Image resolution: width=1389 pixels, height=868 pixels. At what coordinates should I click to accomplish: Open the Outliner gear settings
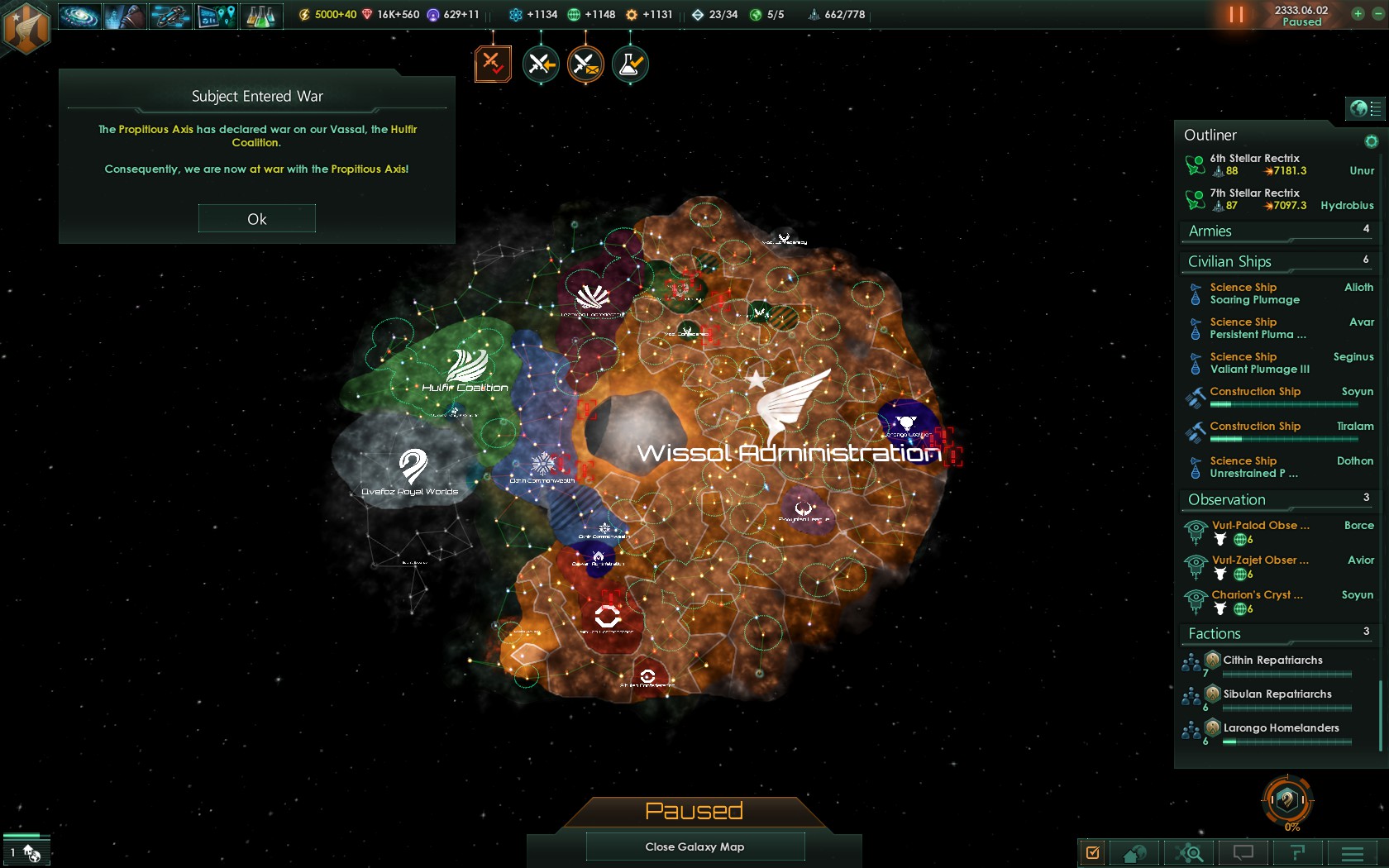click(1372, 141)
